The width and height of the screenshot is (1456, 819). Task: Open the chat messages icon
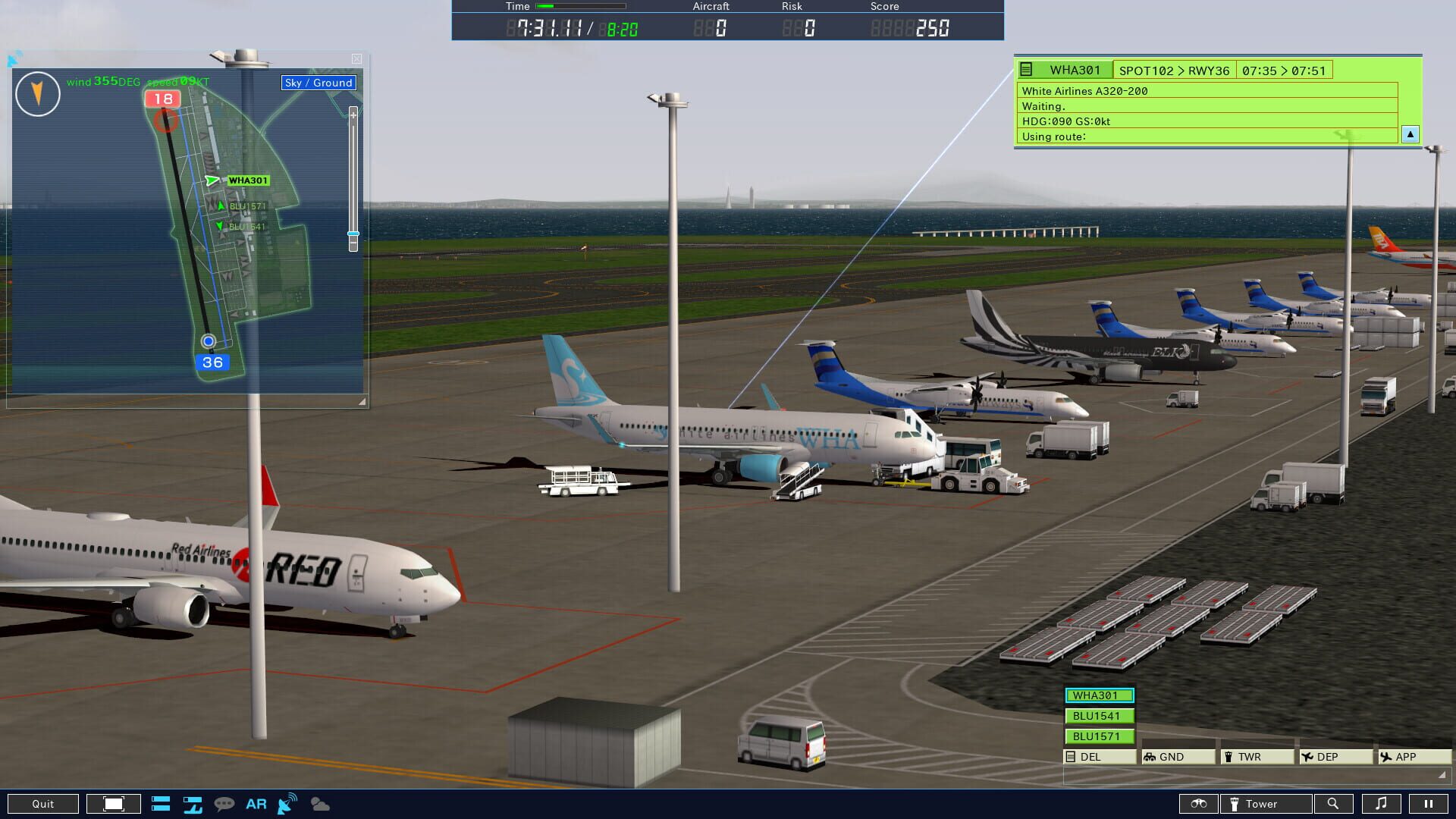tap(224, 803)
